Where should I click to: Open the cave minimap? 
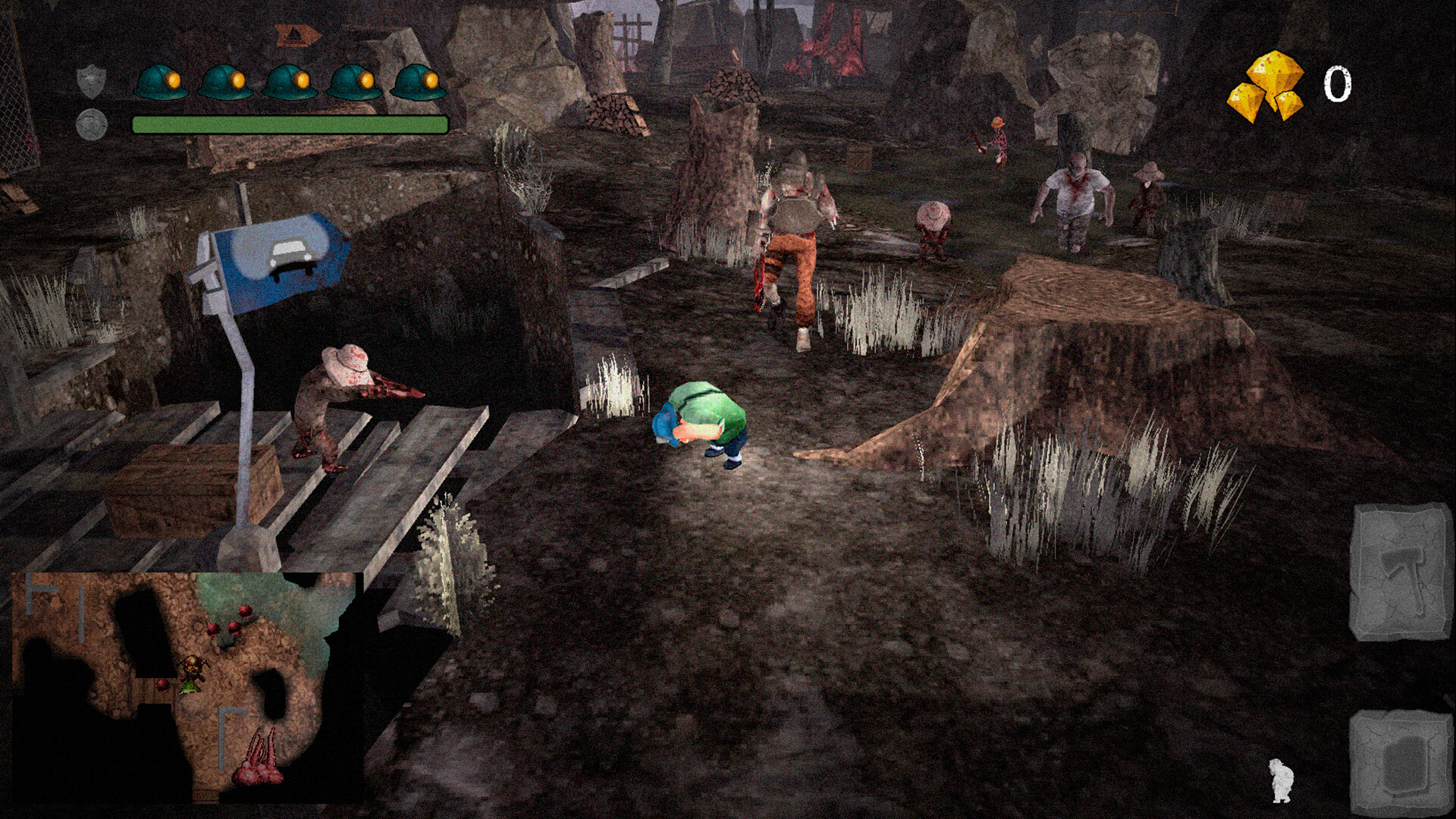(x=186, y=686)
